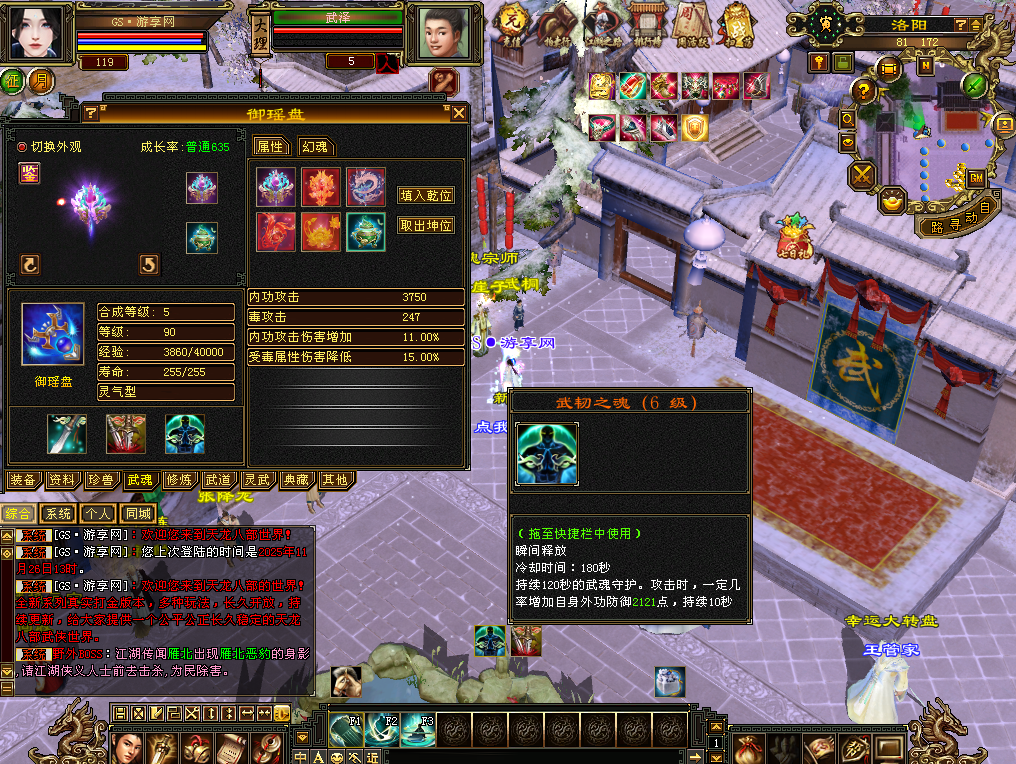Show the 同城 chat channel
The height and width of the screenshot is (764, 1016).
(x=139, y=514)
